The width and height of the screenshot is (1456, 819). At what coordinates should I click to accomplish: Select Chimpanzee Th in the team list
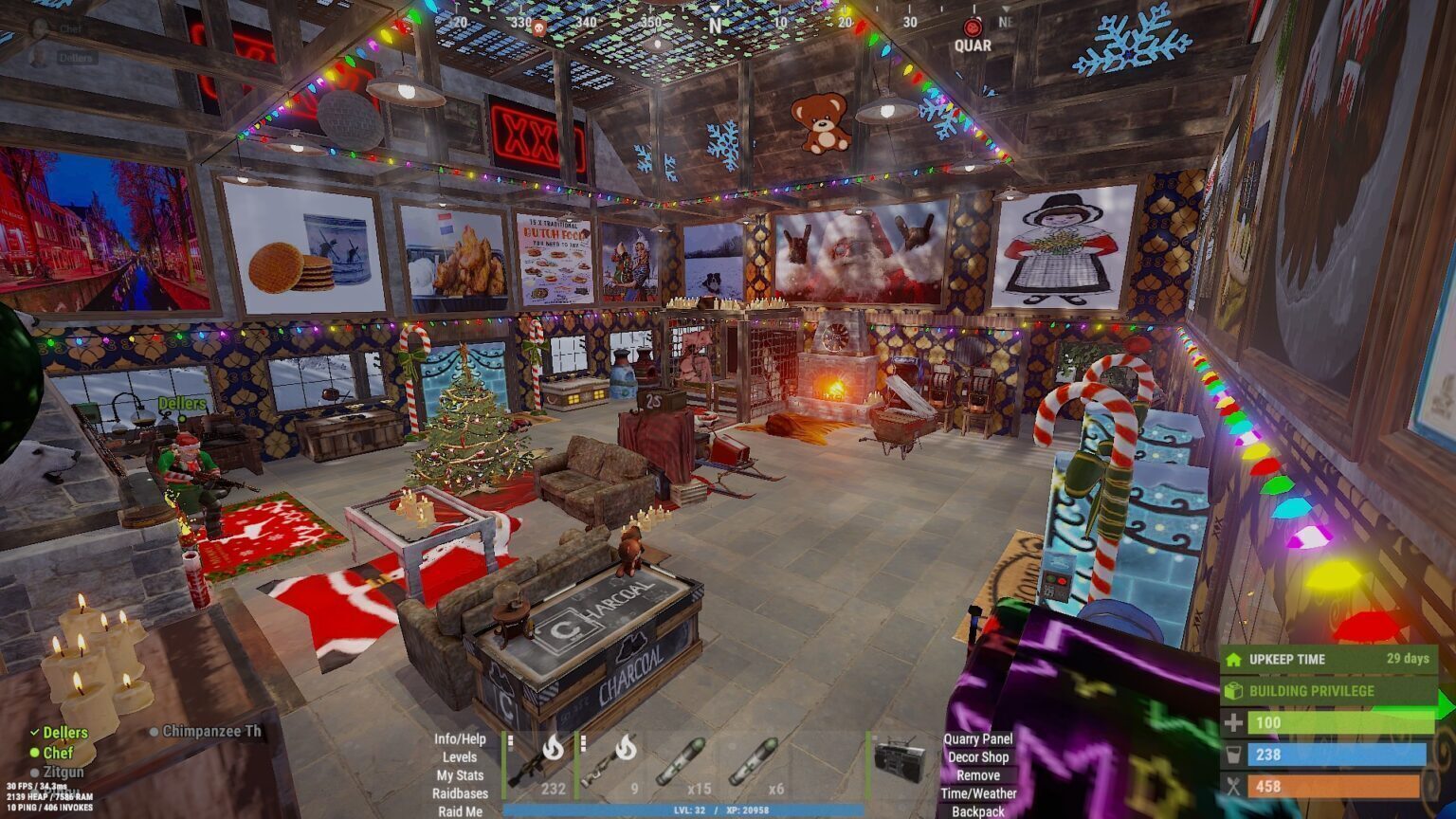(210, 732)
